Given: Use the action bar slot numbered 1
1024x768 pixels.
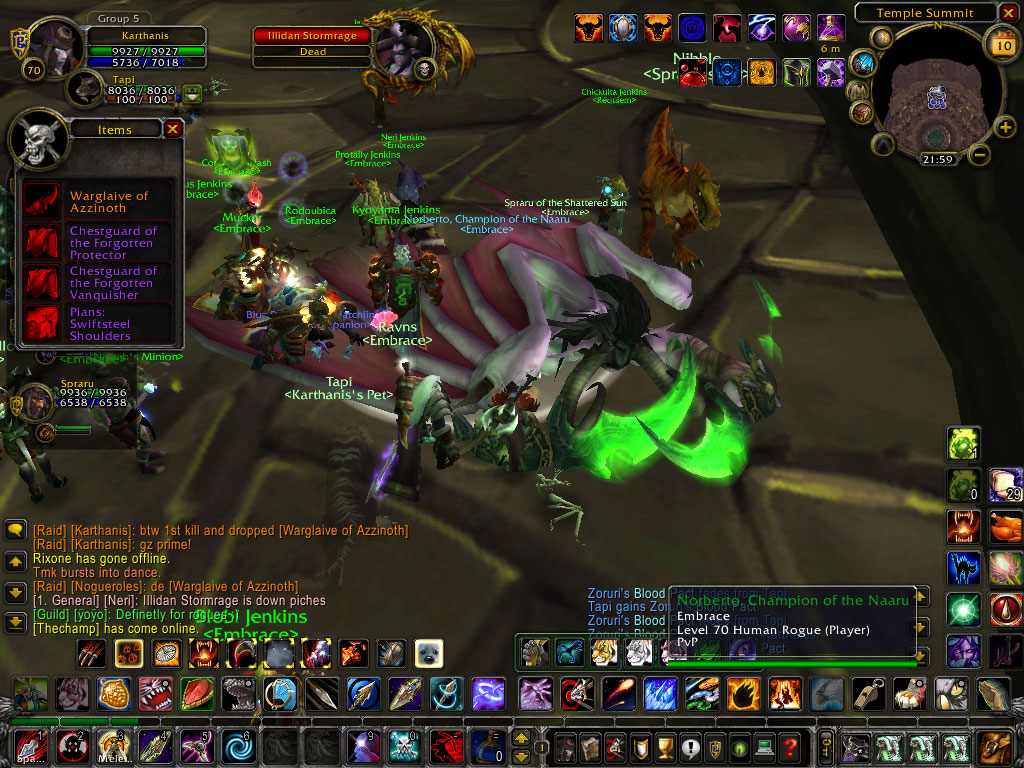Looking at the screenshot, I should tap(30, 746).
